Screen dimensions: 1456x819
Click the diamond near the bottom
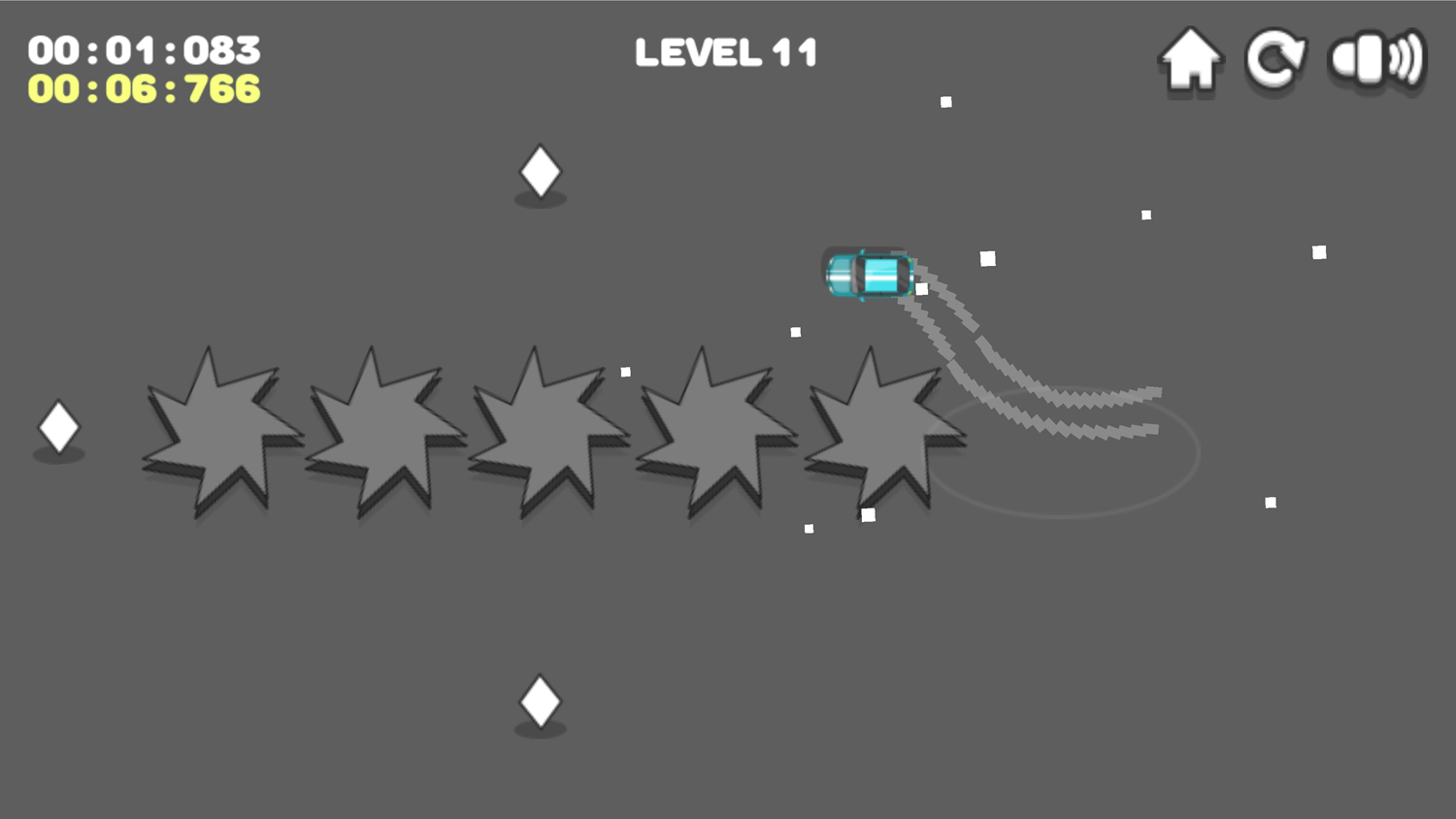[x=540, y=701]
